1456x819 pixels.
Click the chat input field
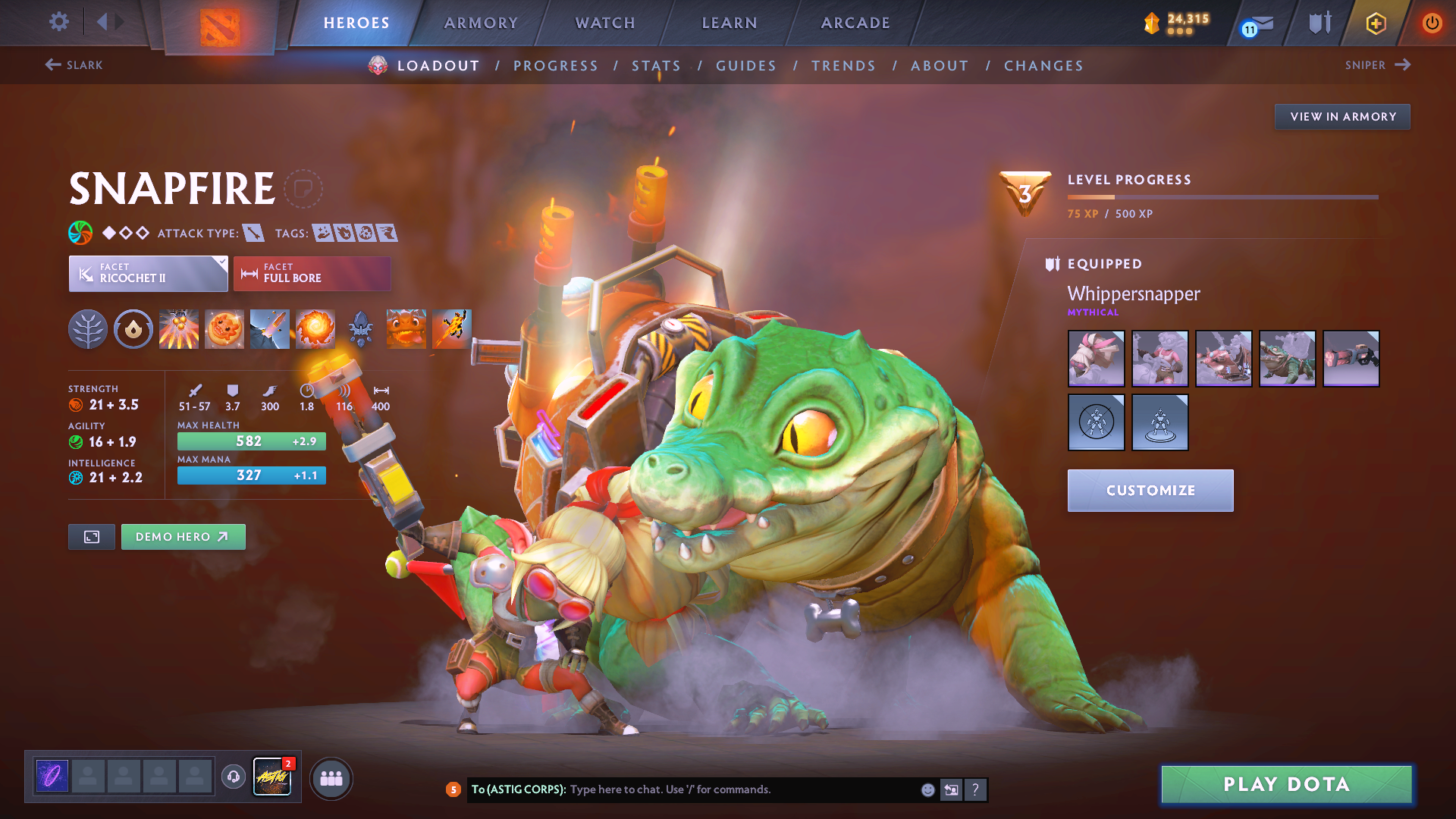(720, 789)
